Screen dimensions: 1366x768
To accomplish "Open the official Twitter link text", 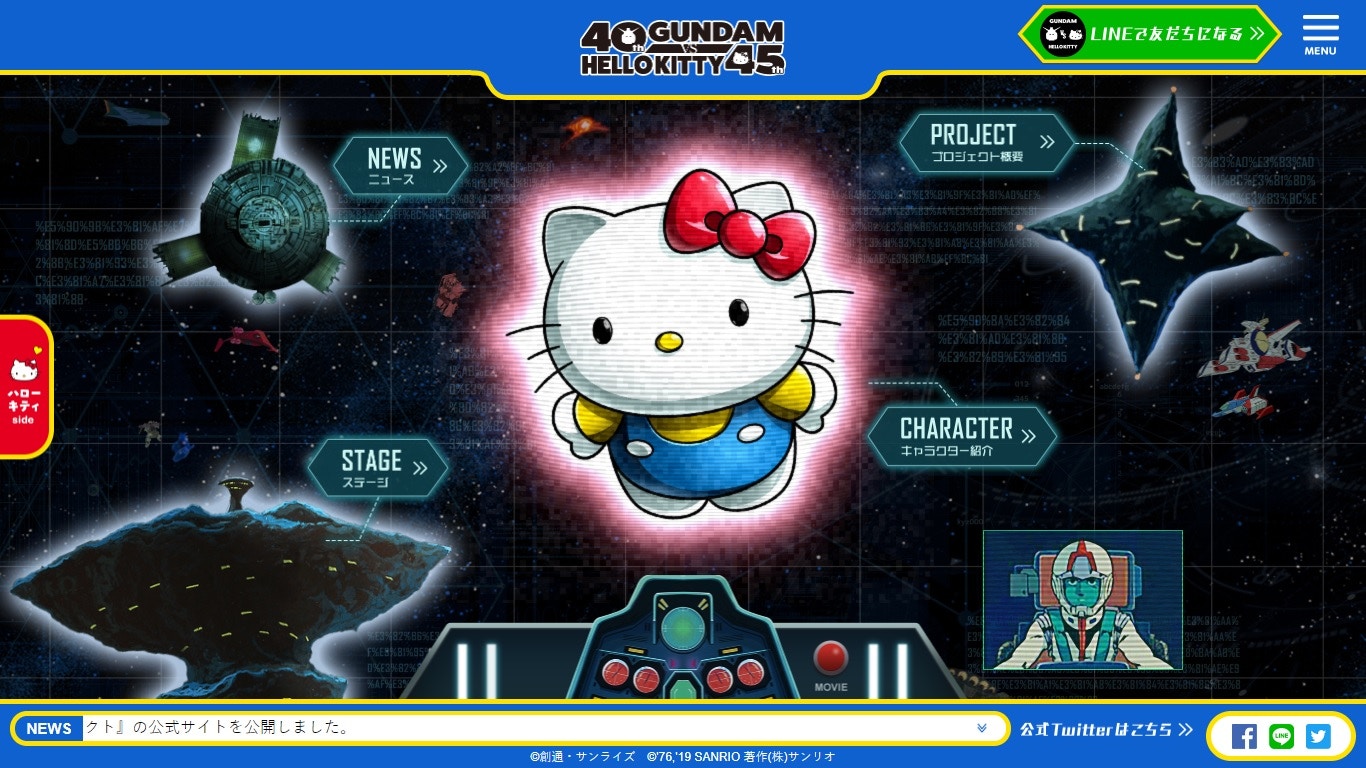I will pyautogui.click(x=1106, y=730).
